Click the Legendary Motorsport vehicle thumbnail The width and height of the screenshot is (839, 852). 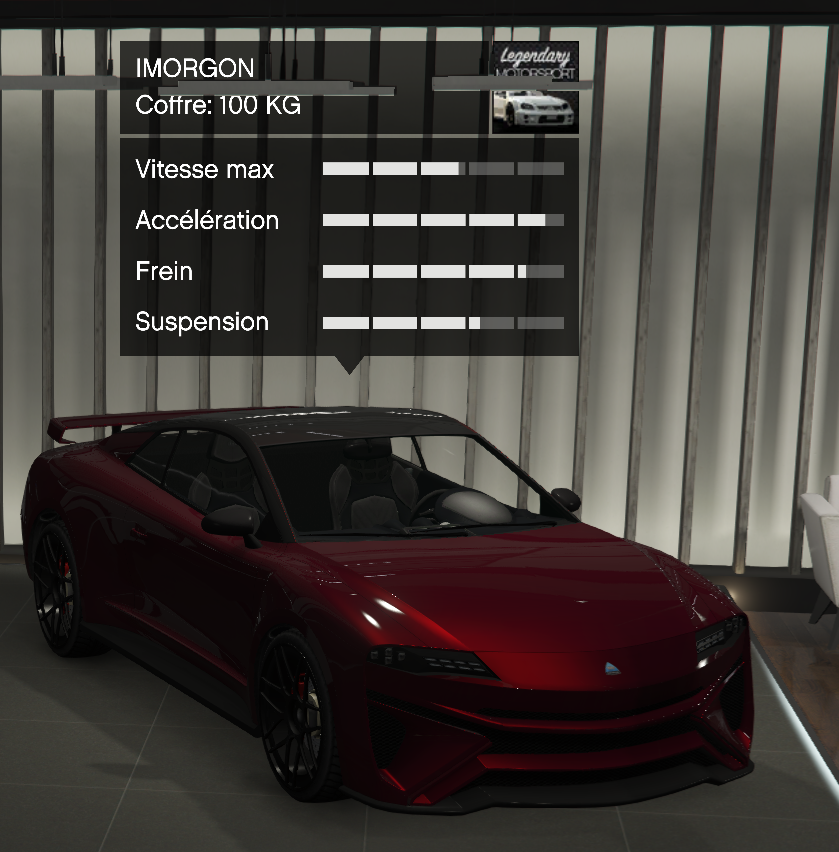coord(535,88)
